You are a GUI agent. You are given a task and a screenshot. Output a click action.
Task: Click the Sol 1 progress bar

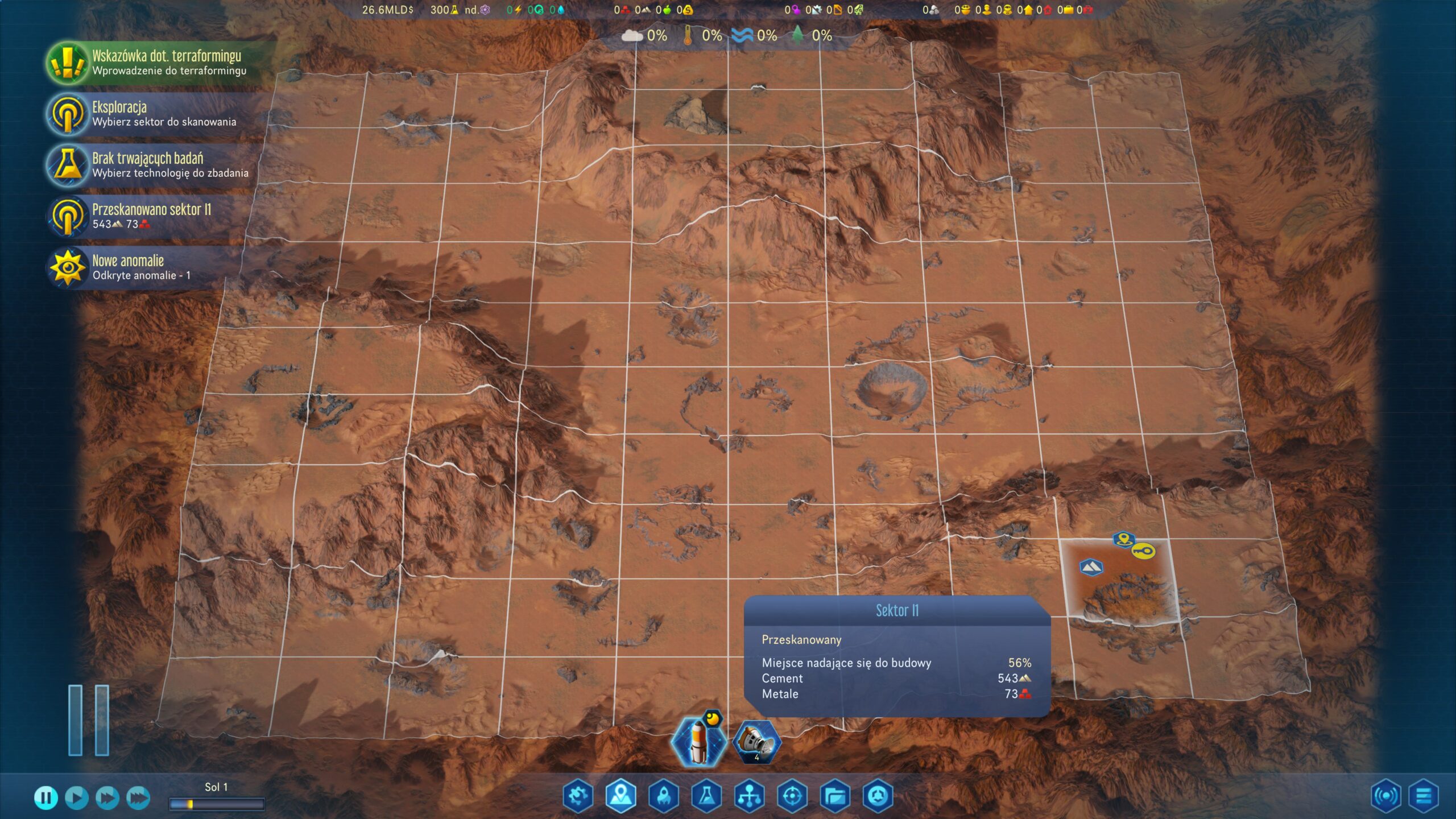pyautogui.click(x=216, y=804)
